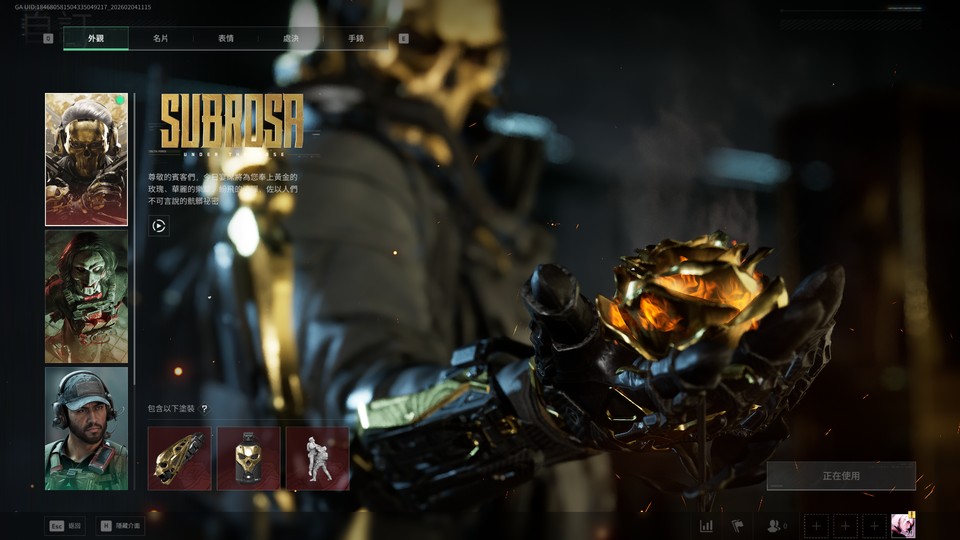Click the flag icon in bottom bar
The height and width of the screenshot is (540, 960).
coord(738,526)
